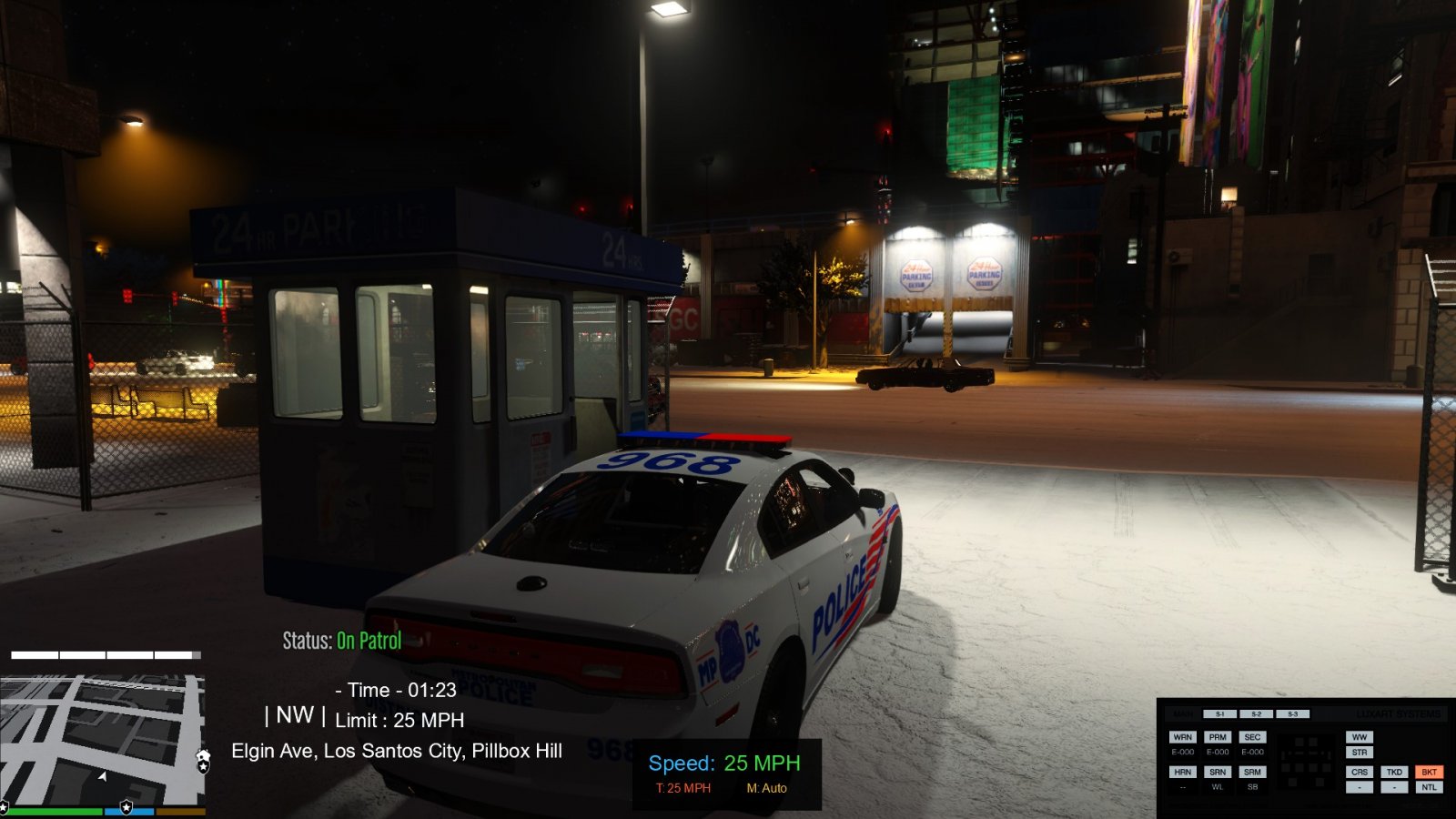Open the street minimap
This screenshot has width=1456, height=819.
(101, 737)
